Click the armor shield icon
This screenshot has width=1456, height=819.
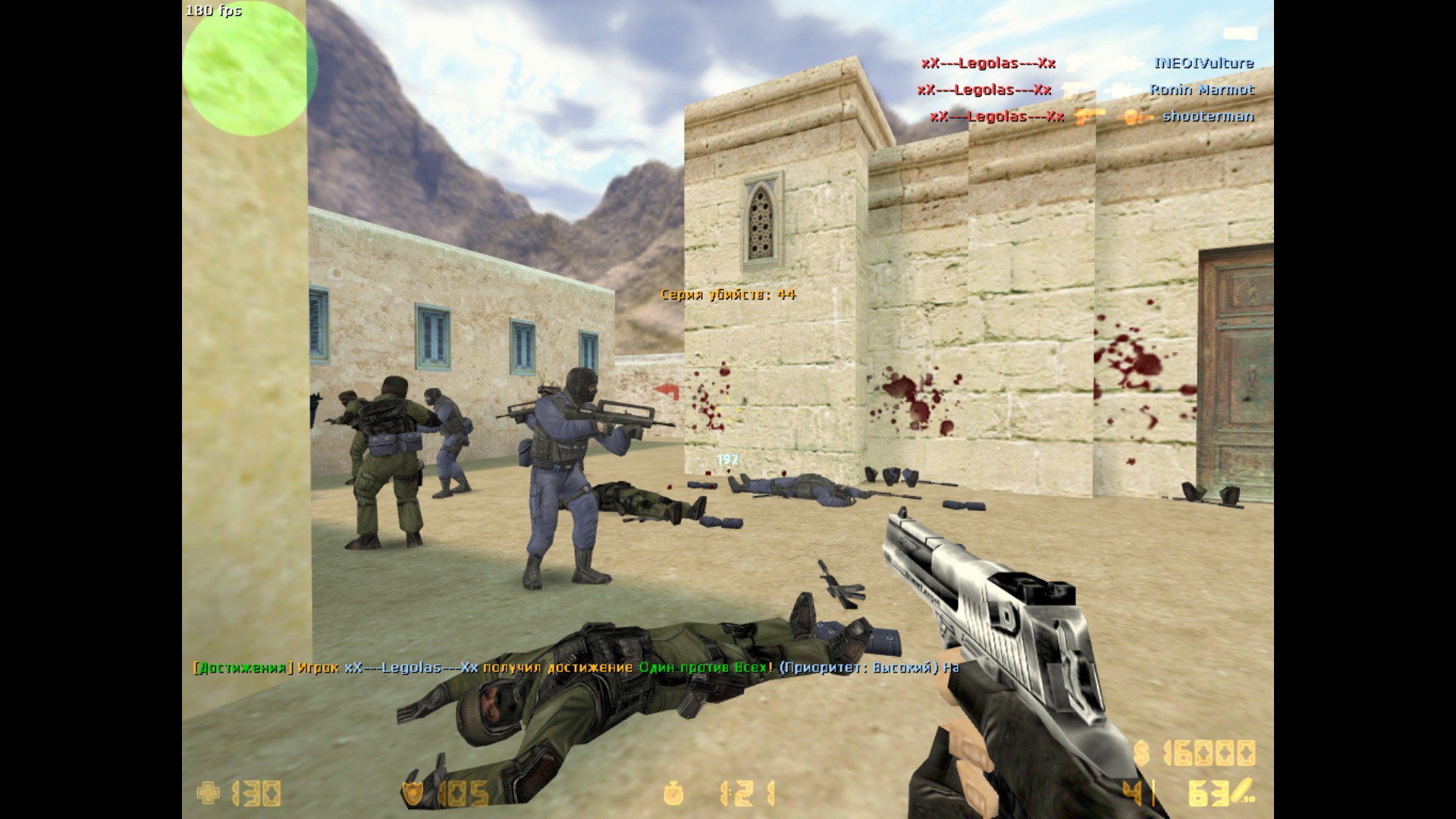[413, 794]
